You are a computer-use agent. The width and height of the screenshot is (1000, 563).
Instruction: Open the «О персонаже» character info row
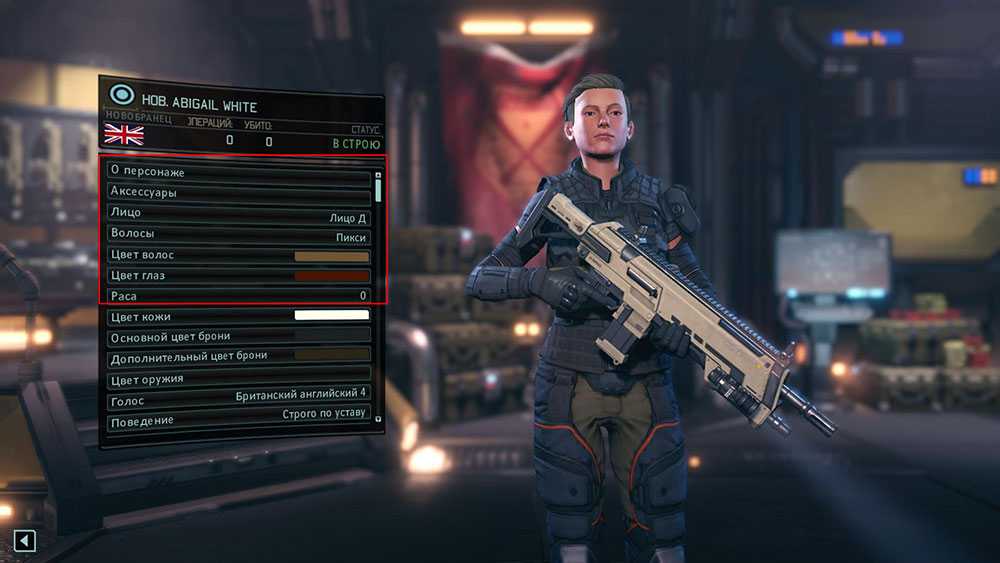coord(238,171)
